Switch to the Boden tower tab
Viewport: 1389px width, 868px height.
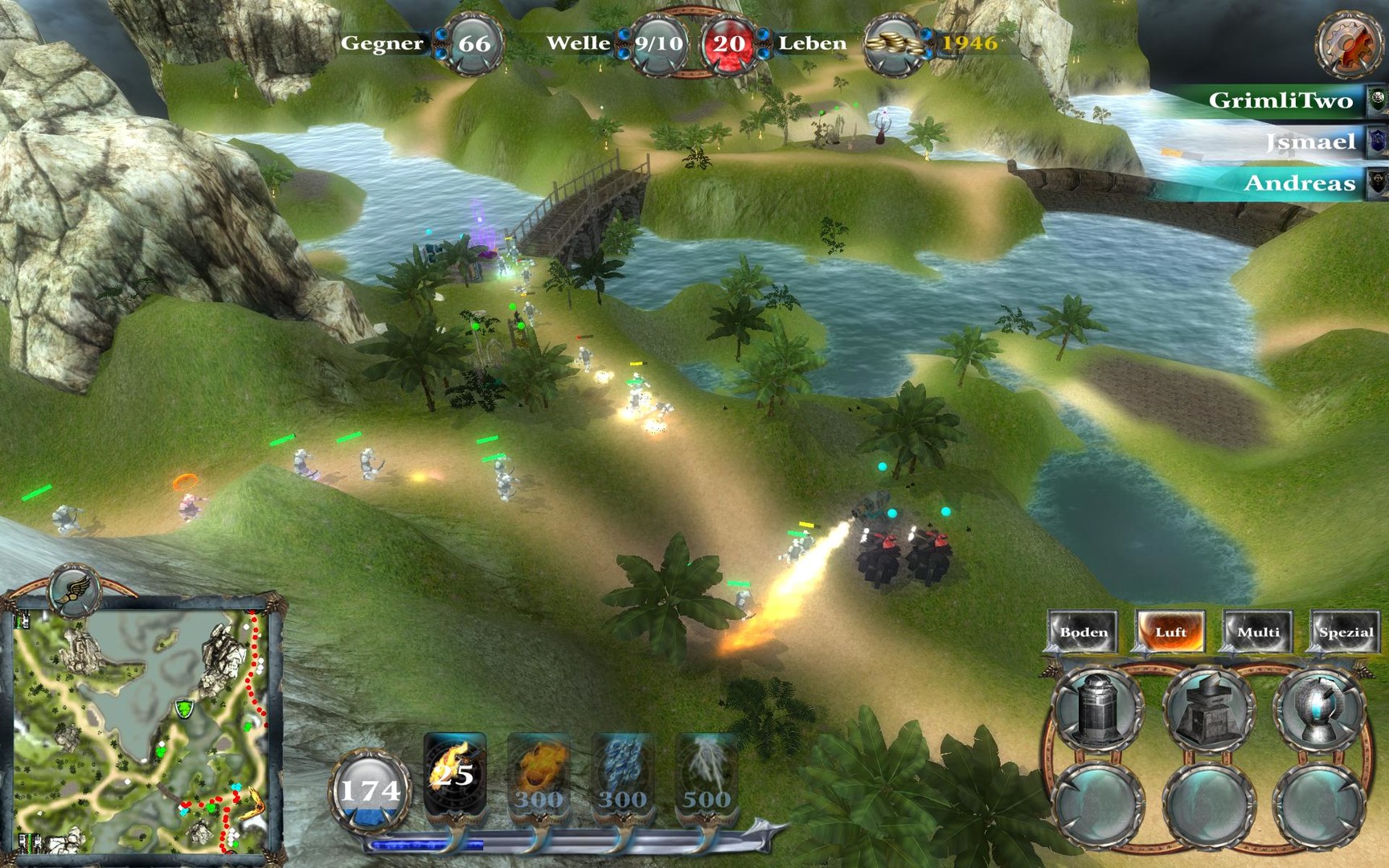coord(1083,632)
